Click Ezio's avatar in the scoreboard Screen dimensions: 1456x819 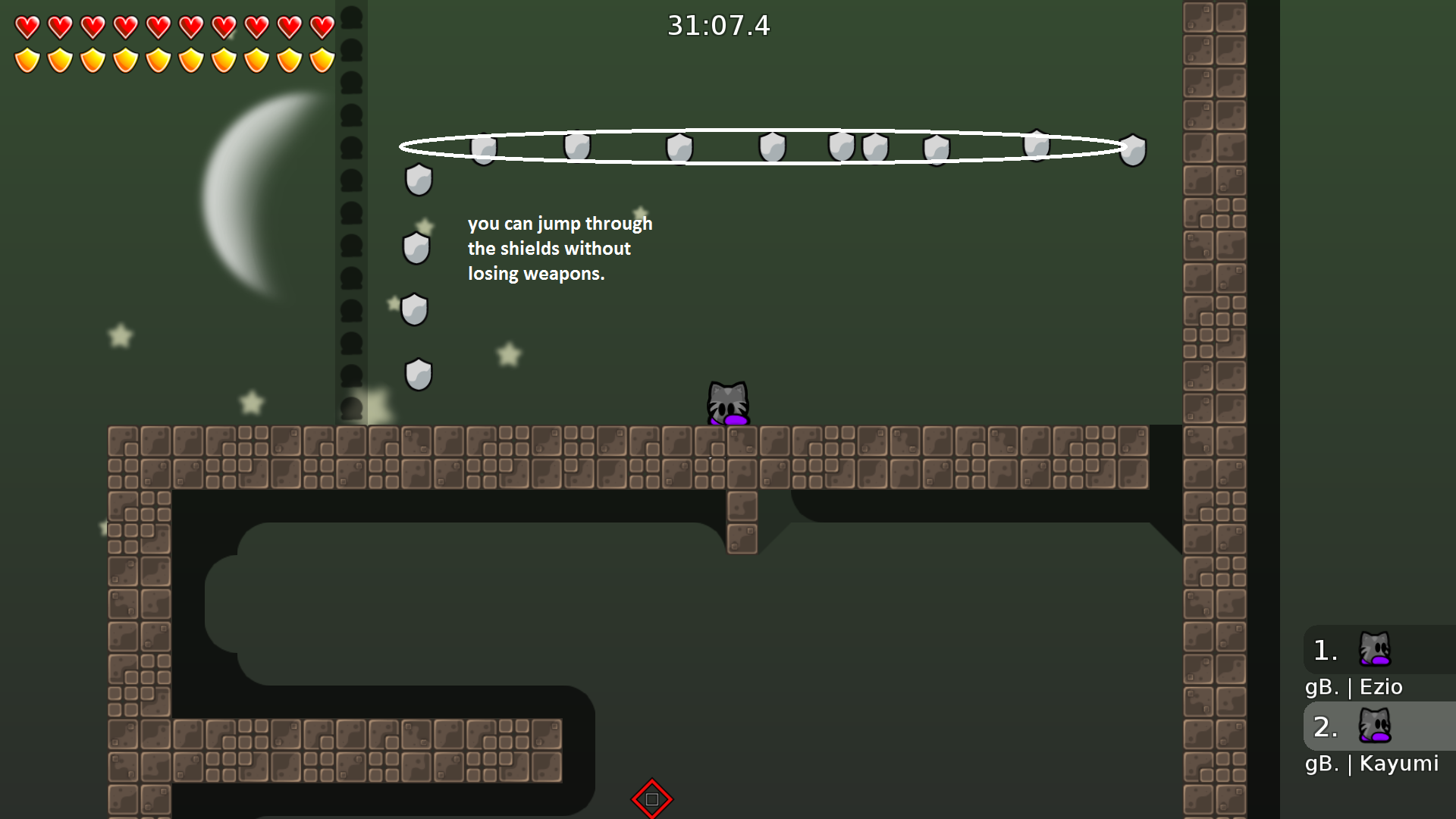1376,649
